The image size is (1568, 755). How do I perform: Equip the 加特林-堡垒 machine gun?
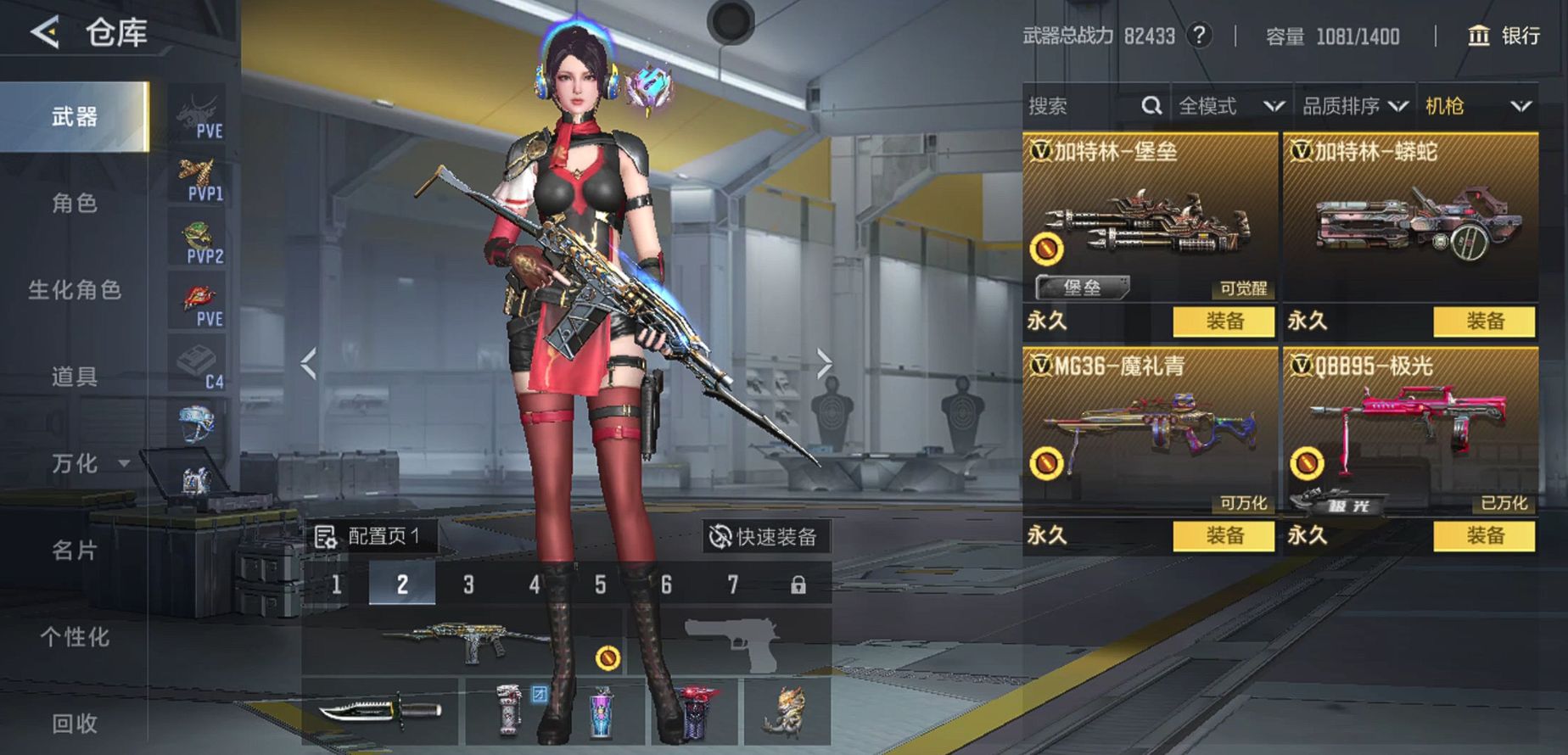tap(1224, 322)
